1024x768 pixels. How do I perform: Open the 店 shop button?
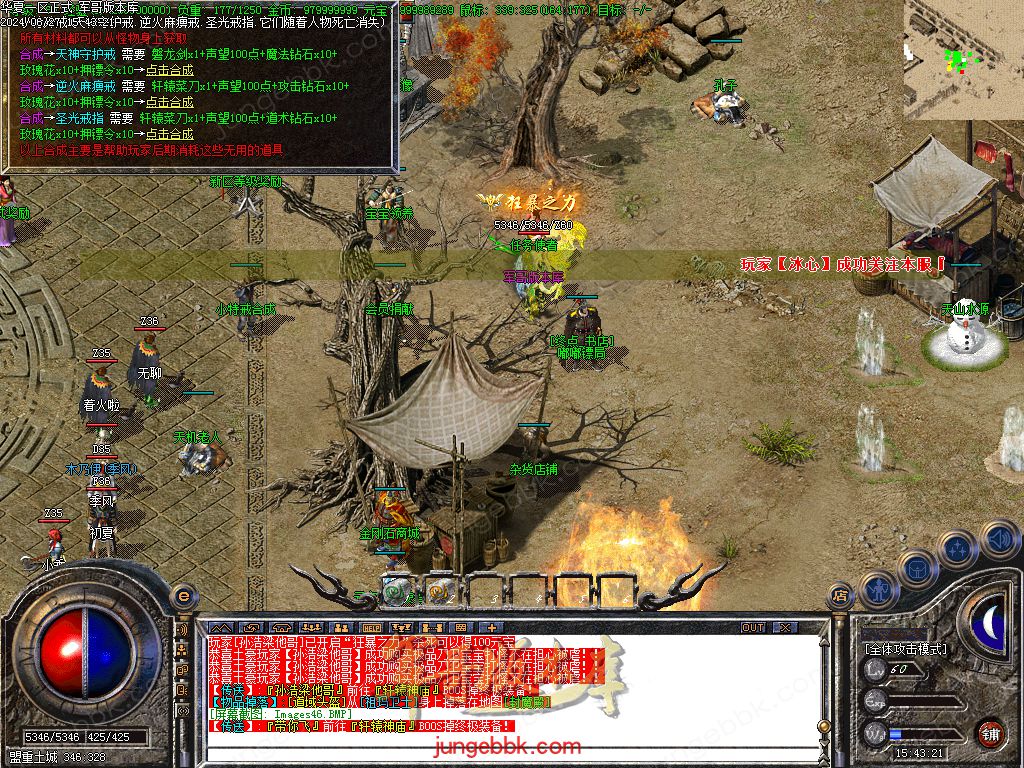840,597
